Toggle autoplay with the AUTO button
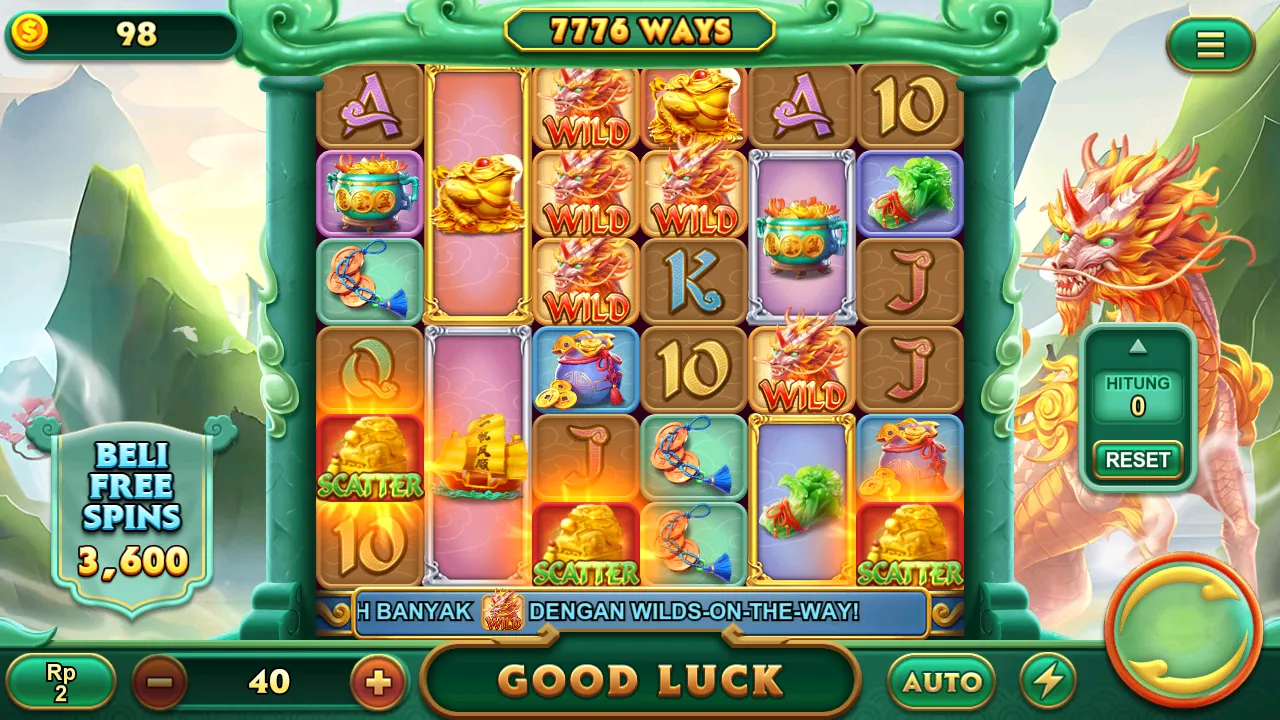 941,681
